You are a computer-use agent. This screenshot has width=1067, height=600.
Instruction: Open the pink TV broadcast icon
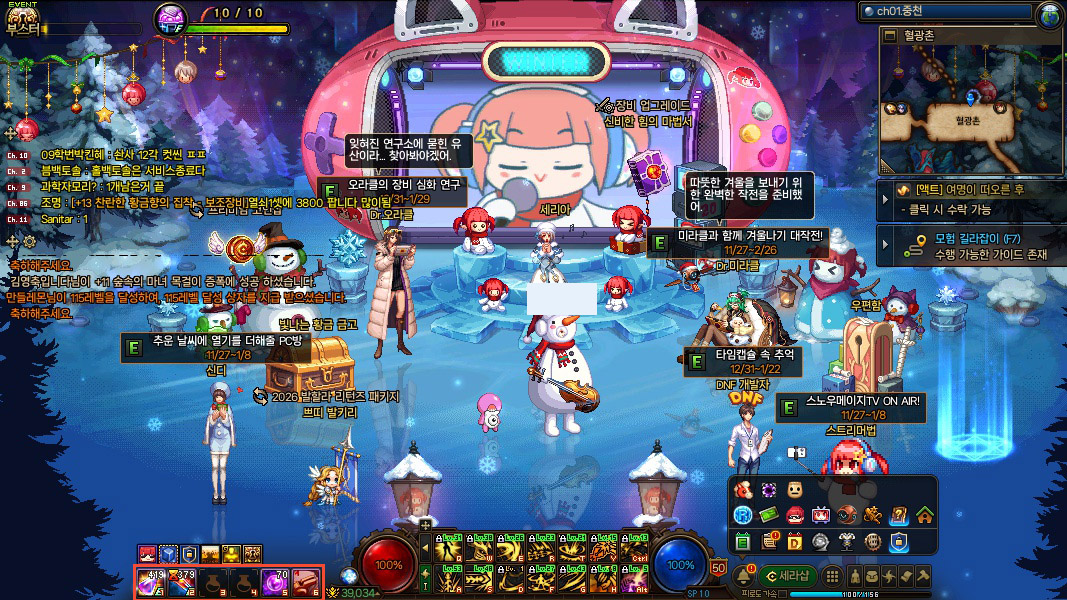click(820, 516)
